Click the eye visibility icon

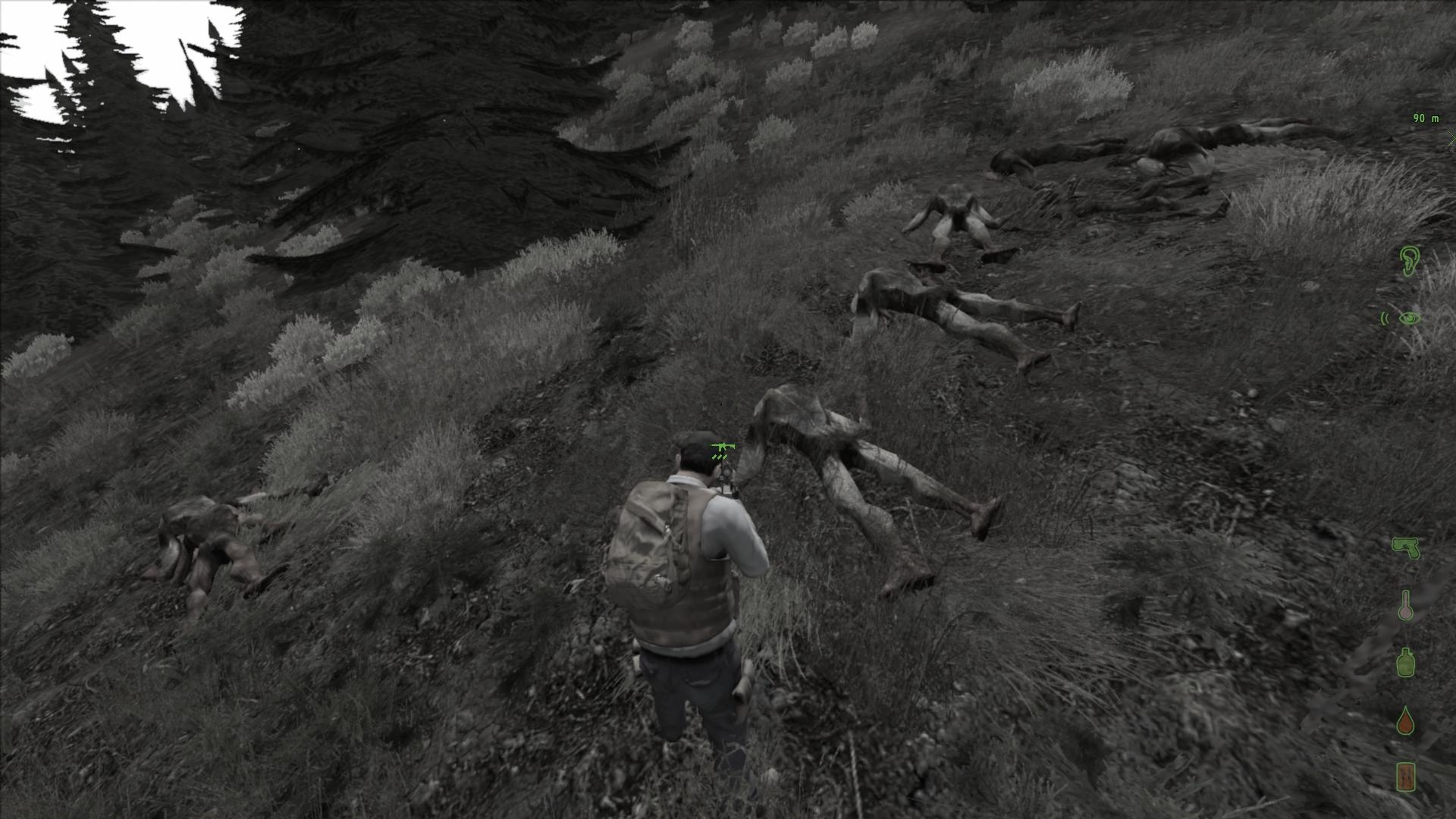pyautogui.click(x=1409, y=318)
